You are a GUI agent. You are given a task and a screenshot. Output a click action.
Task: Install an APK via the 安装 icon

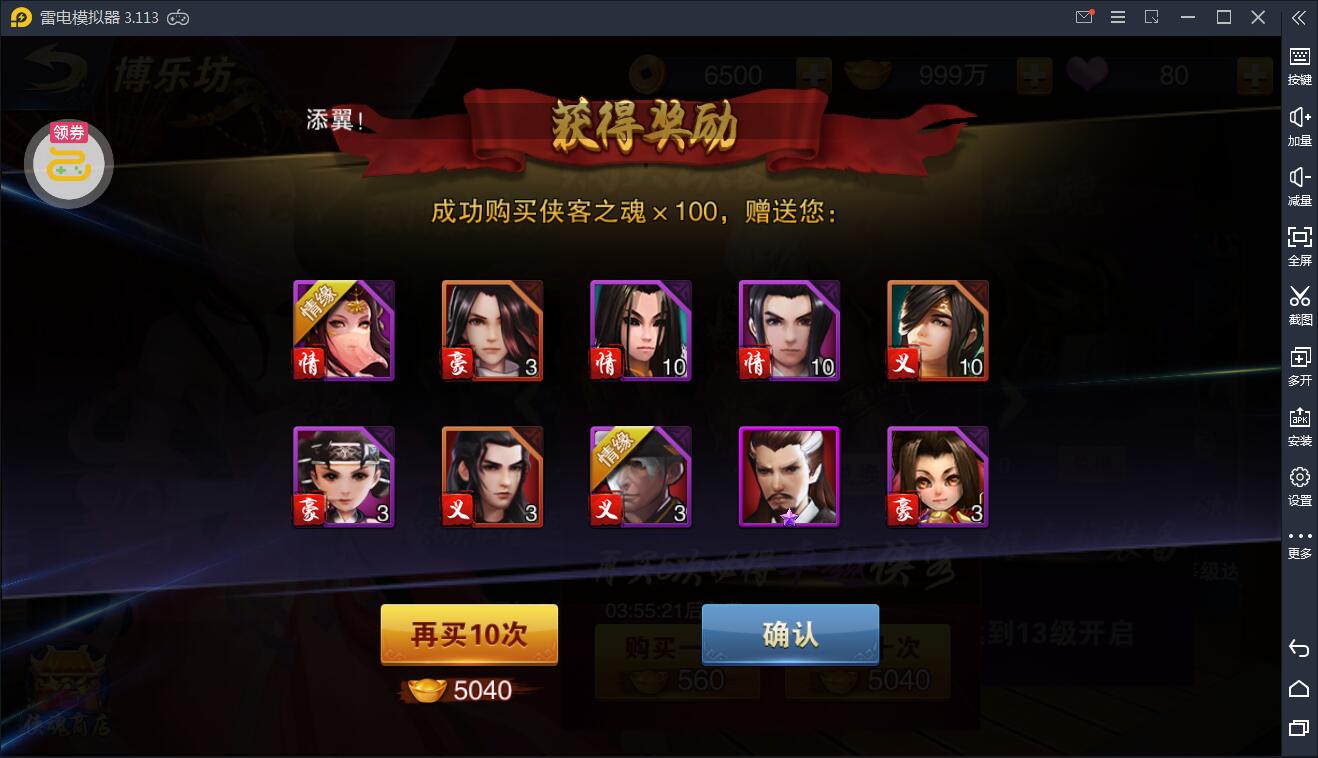click(x=1299, y=420)
